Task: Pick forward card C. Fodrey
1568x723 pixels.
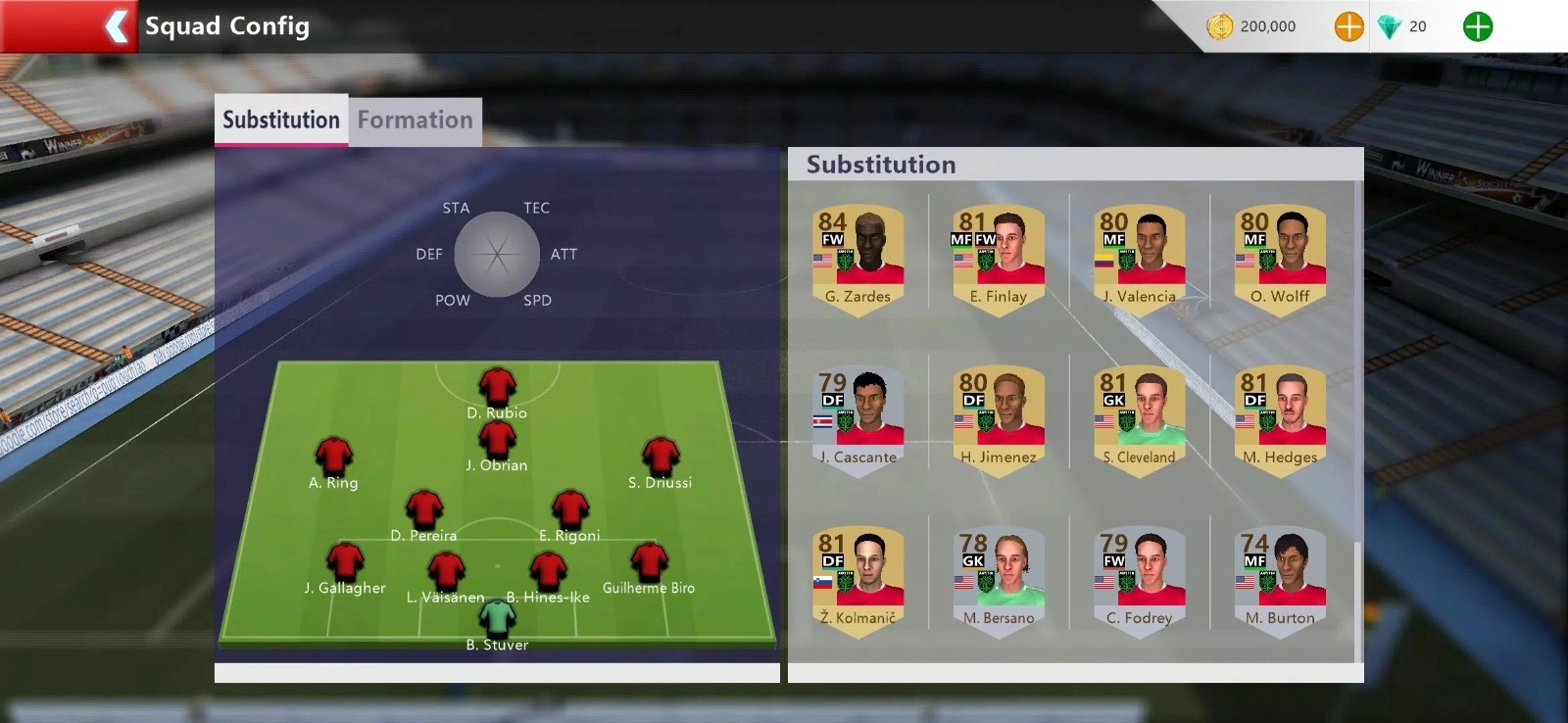Action: [x=1139, y=579]
